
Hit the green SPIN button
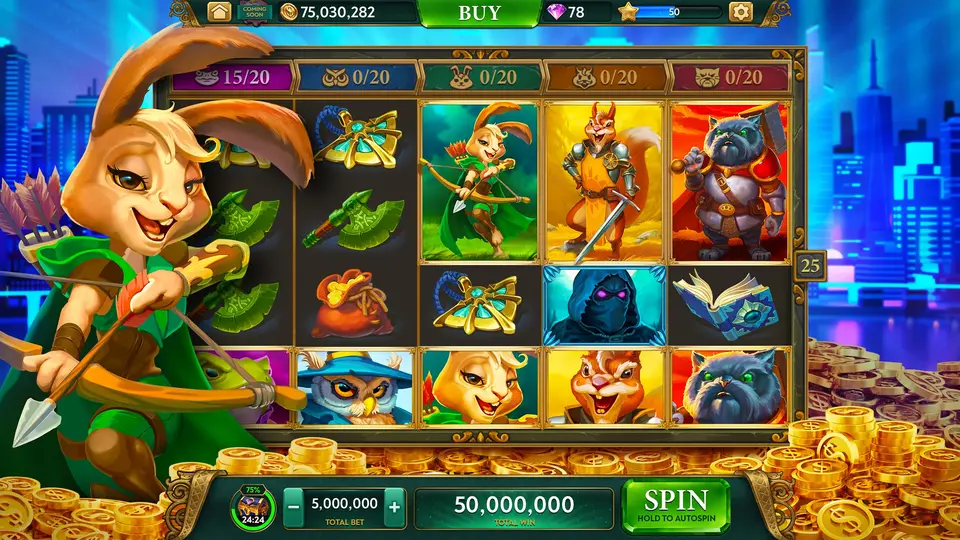(x=675, y=505)
